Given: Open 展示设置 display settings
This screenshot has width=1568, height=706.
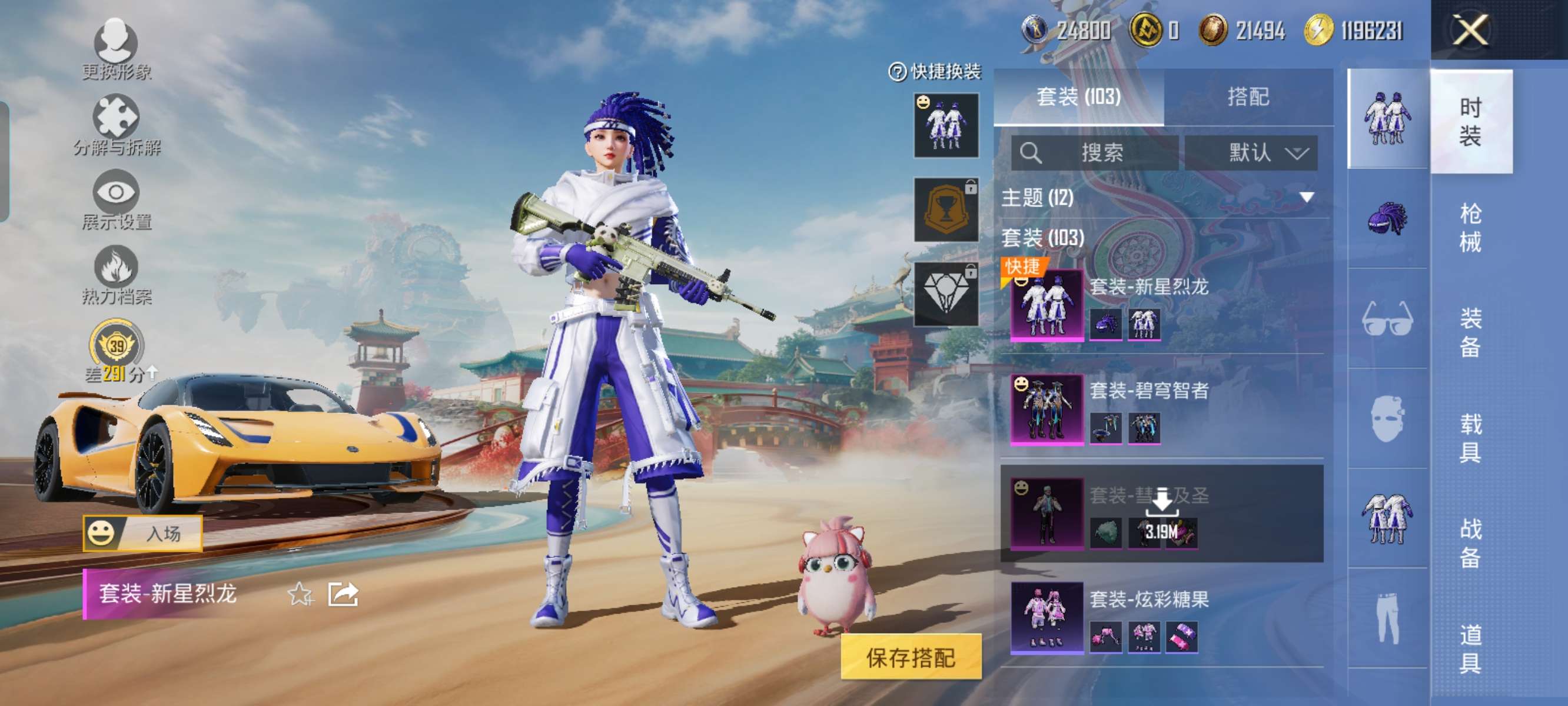Looking at the screenshot, I should tap(115, 199).
